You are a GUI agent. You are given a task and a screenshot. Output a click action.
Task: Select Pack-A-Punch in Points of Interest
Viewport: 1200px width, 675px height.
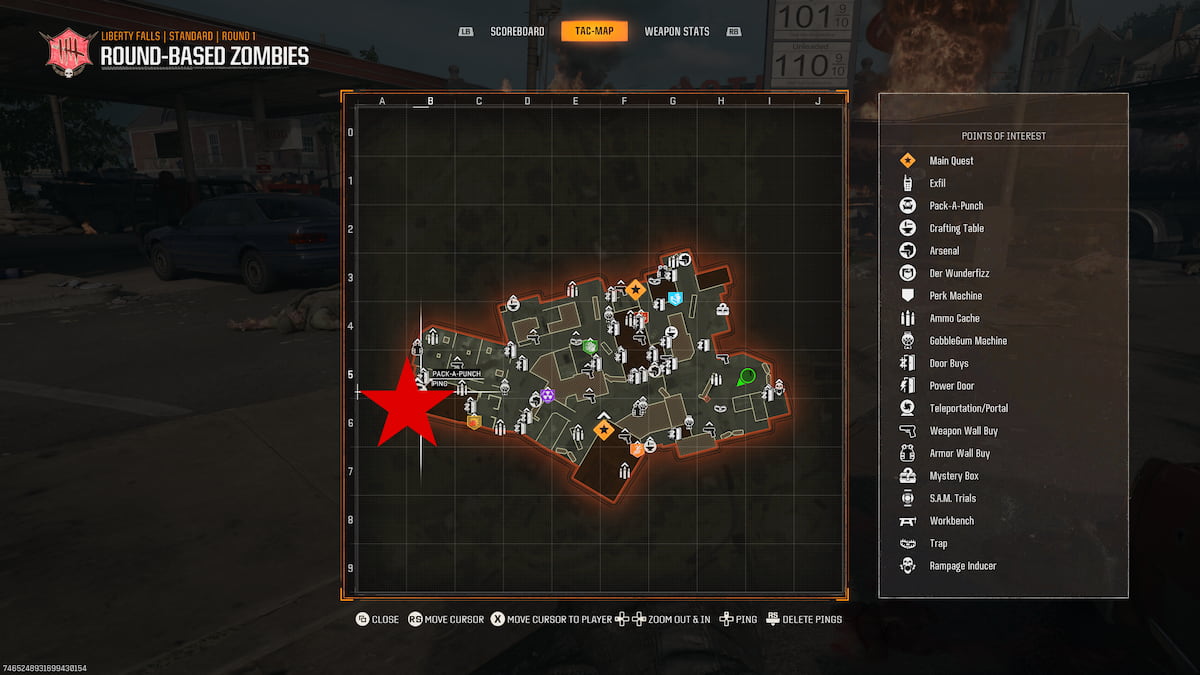click(x=956, y=206)
